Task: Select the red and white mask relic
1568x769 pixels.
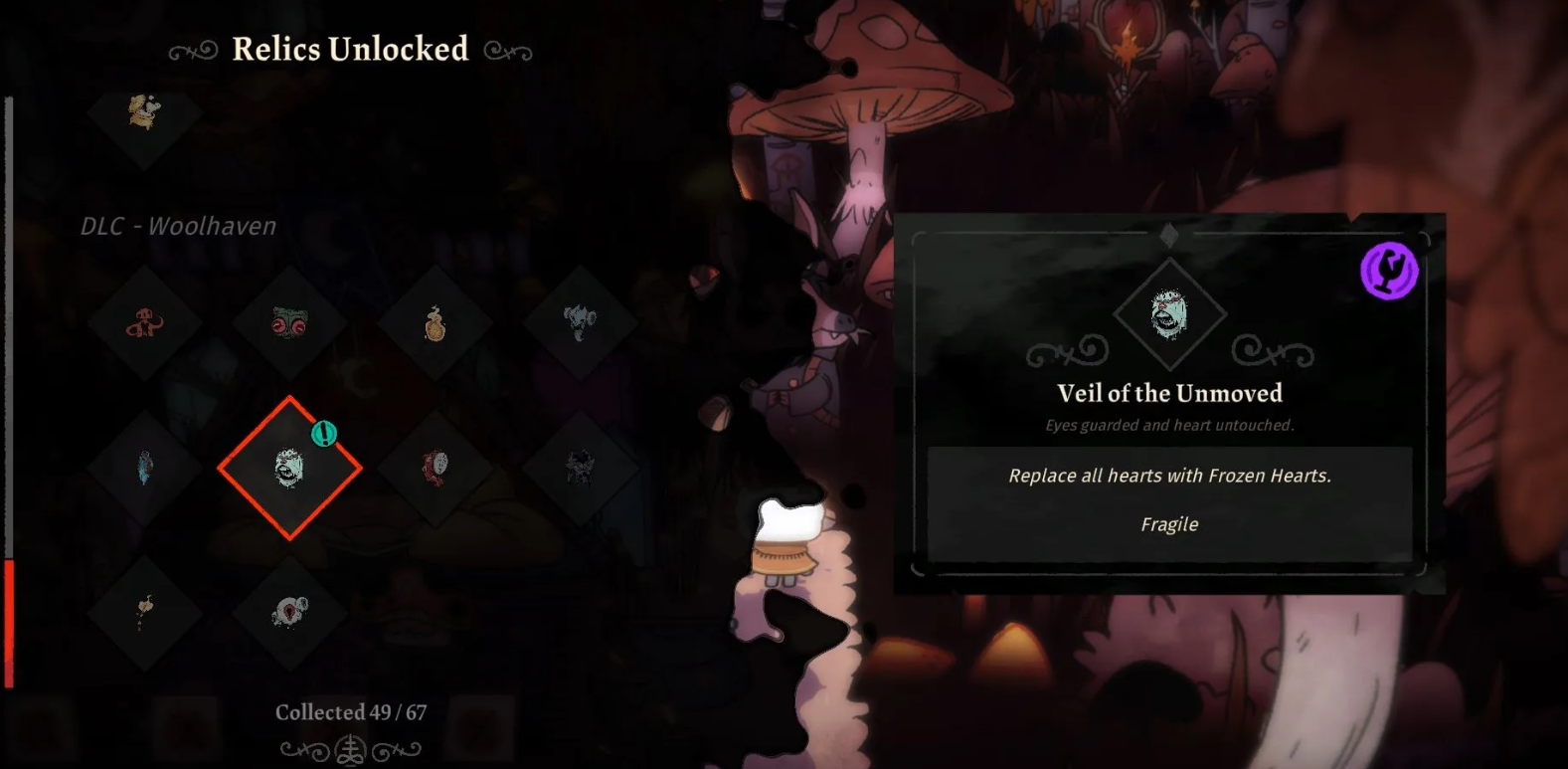Action: click(x=435, y=468)
